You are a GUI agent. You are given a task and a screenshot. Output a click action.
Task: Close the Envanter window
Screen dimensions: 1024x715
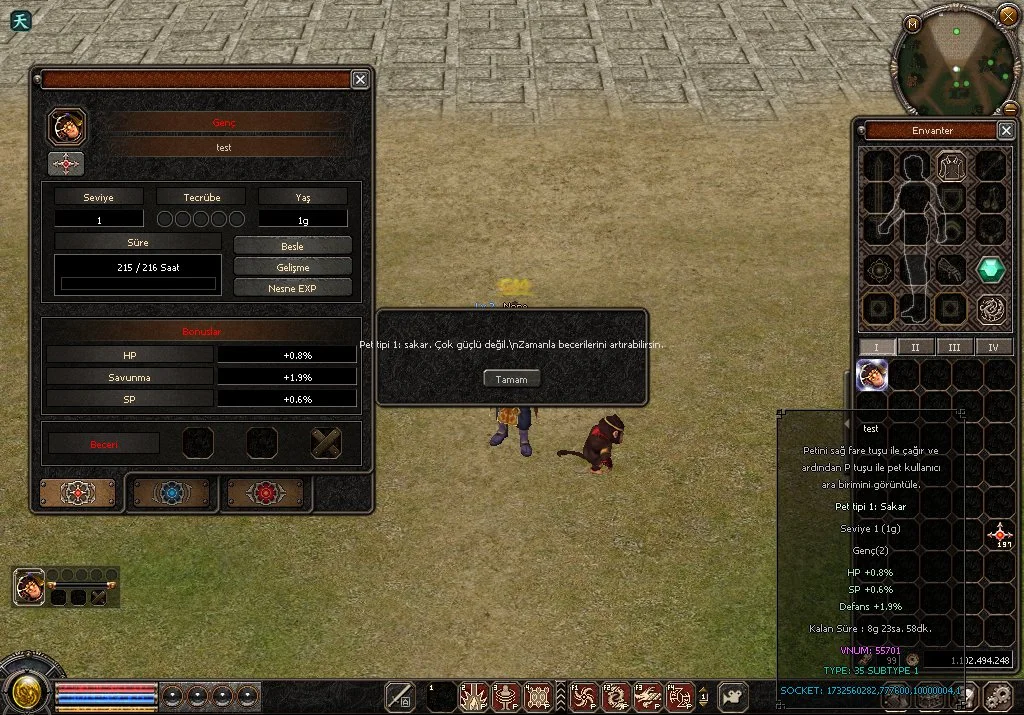pos(1006,130)
